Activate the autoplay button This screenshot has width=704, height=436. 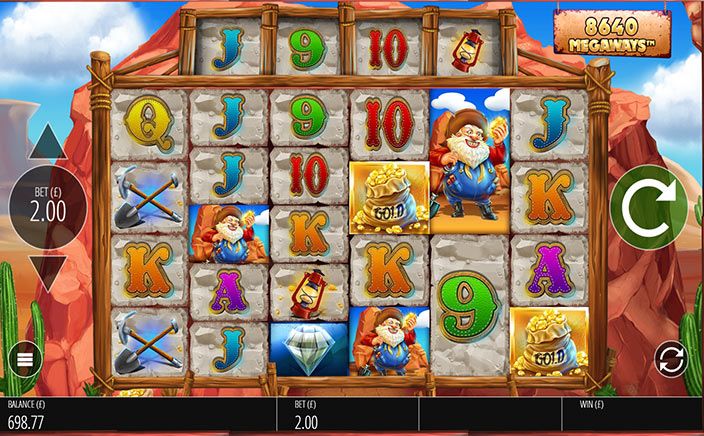[x=672, y=359]
